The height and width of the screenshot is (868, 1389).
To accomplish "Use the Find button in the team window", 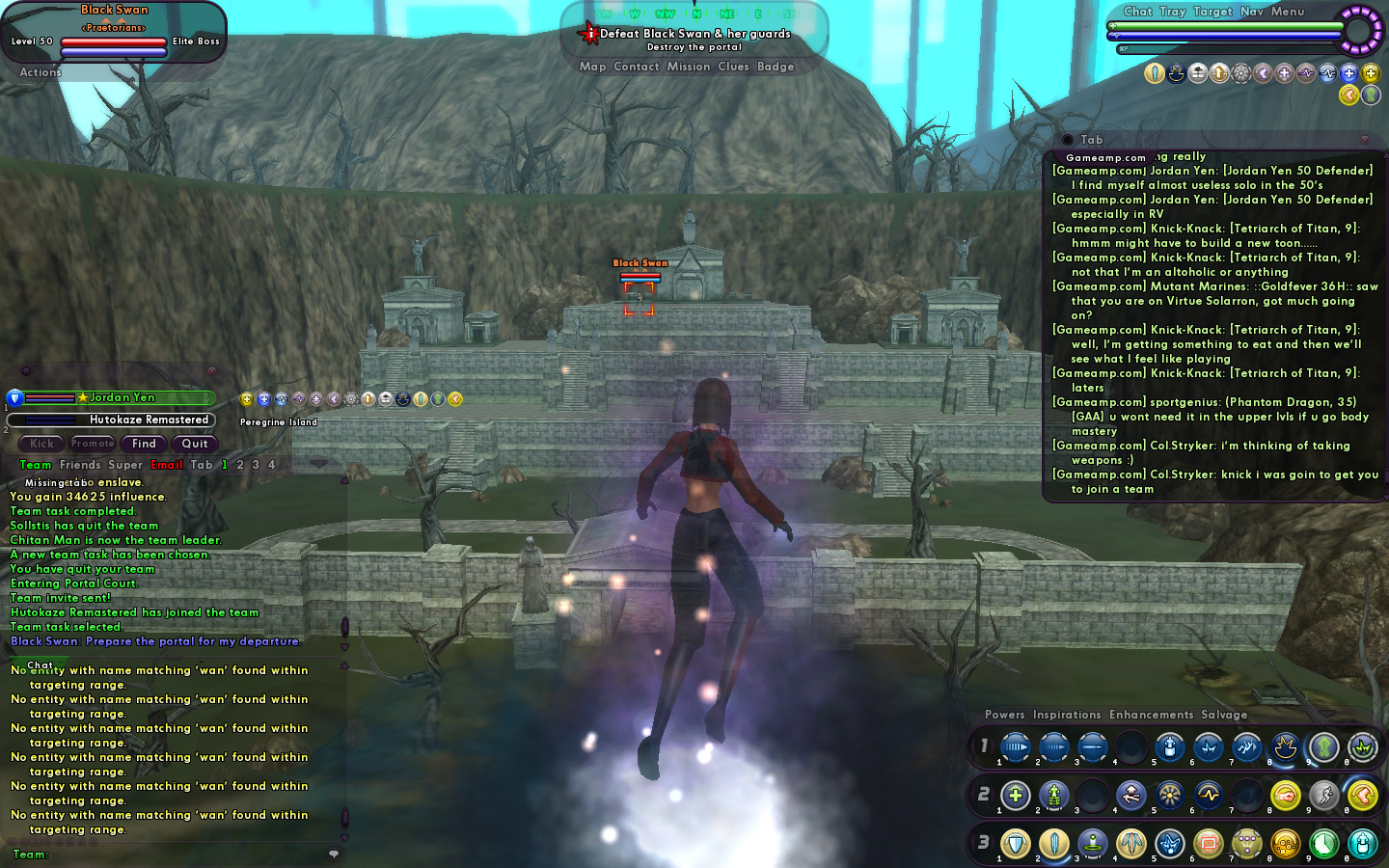I will [x=144, y=444].
